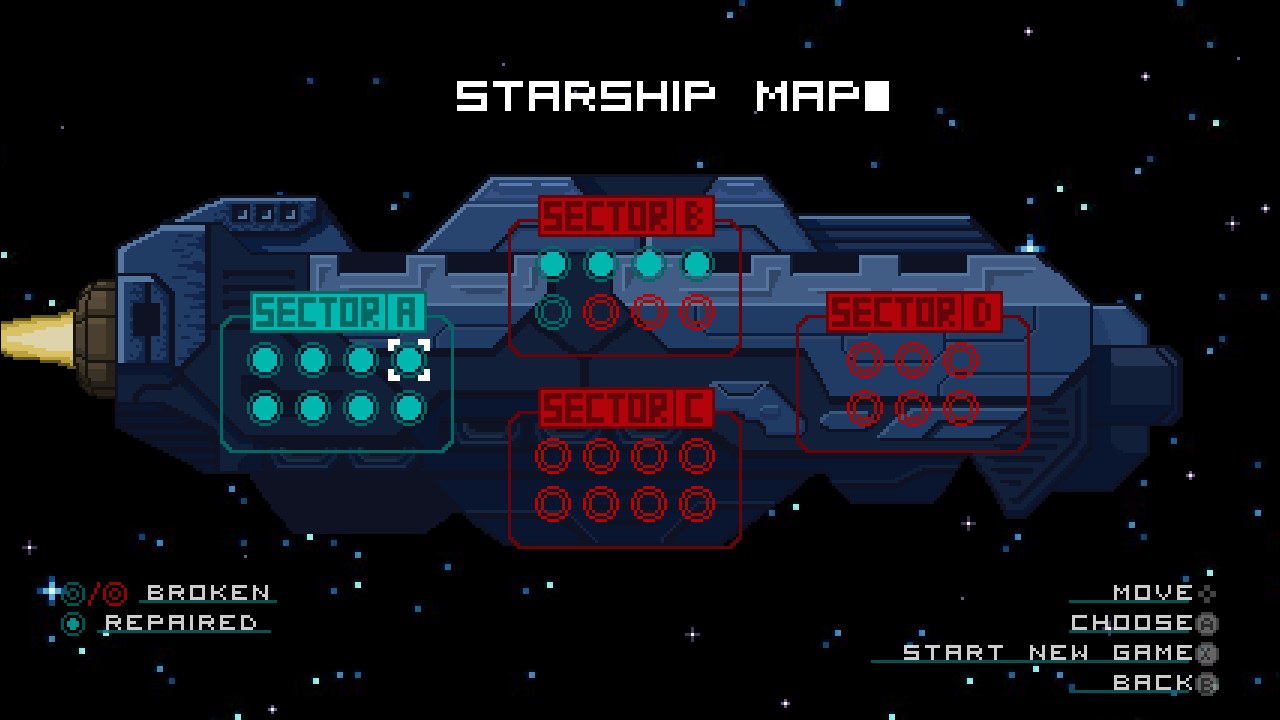Screen dimensions: 1280x720
Task: Toggle the green broken node in Sector B's bottom row
Action: point(555,311)
